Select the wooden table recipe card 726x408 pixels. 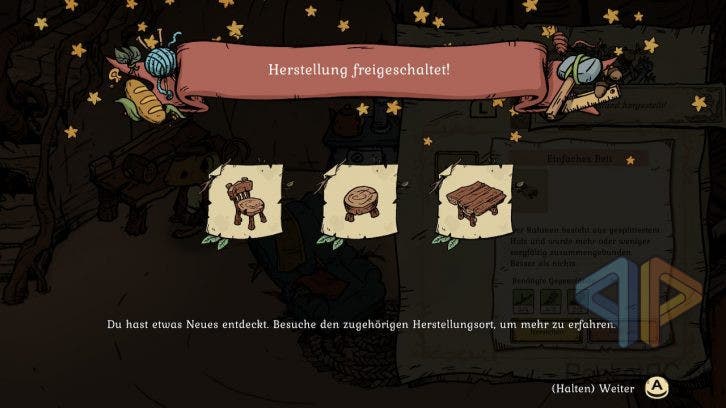coord(475,204)
